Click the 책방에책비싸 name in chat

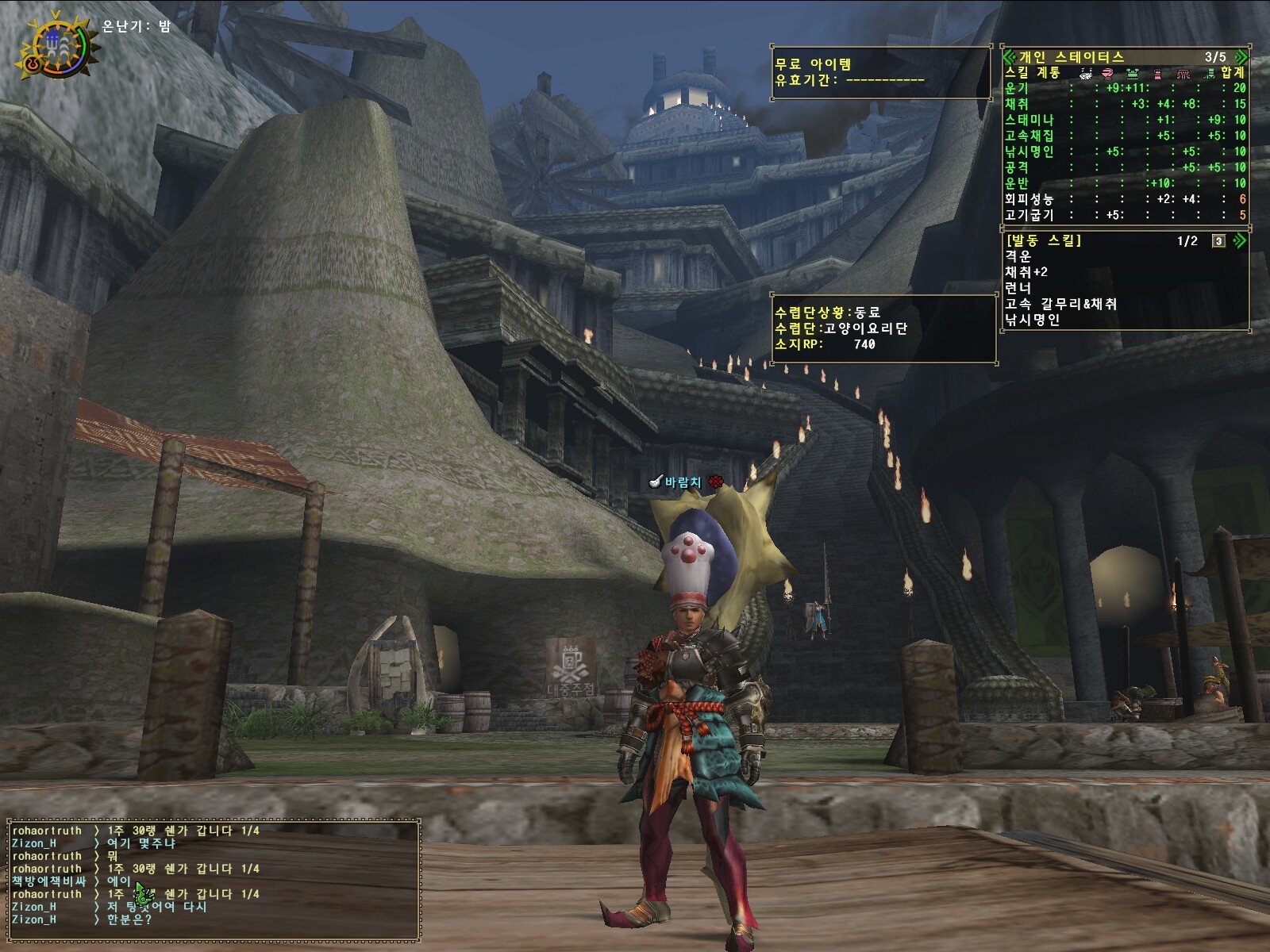[48, 881]
